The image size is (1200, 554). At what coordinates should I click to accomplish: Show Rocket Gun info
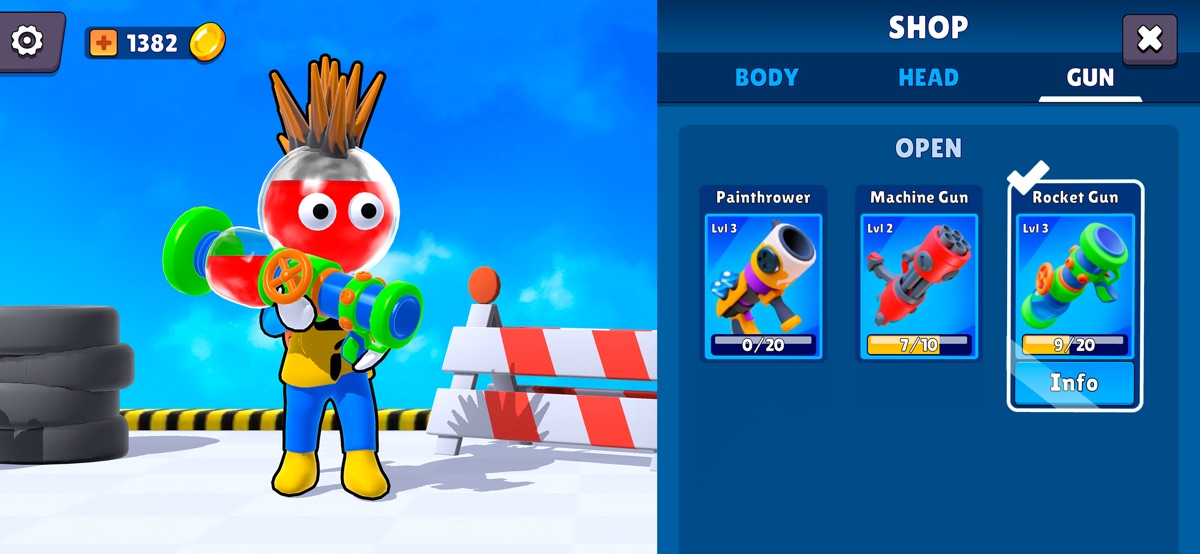(x=1074, y=383)
